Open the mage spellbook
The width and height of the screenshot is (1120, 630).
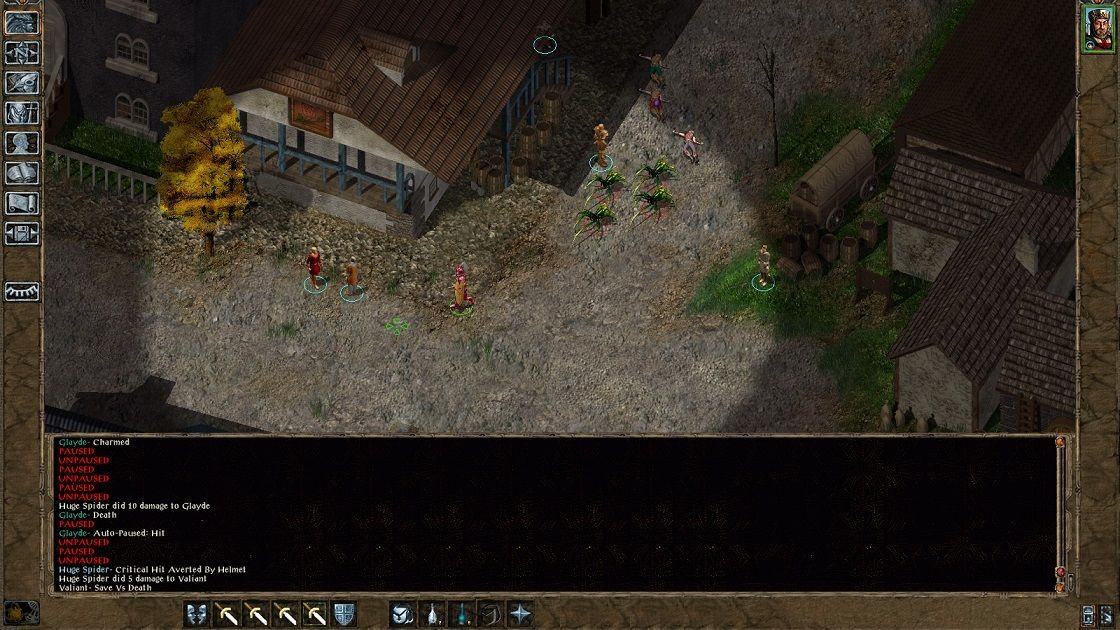click(22, 173)
